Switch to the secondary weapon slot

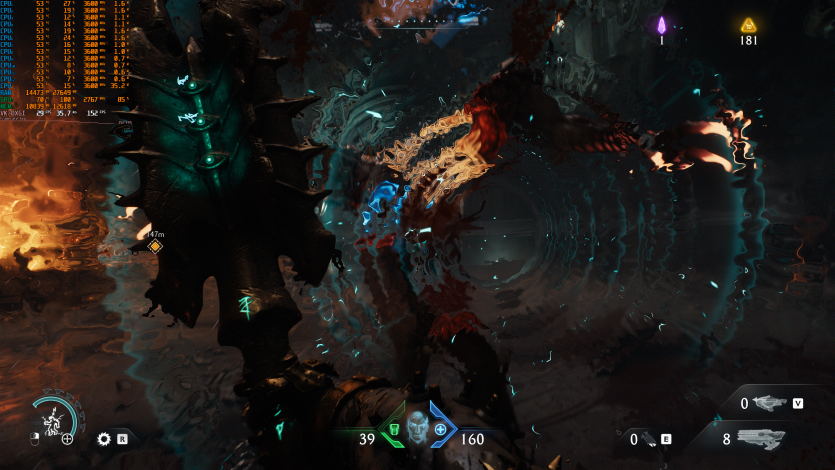pos(768,403)
